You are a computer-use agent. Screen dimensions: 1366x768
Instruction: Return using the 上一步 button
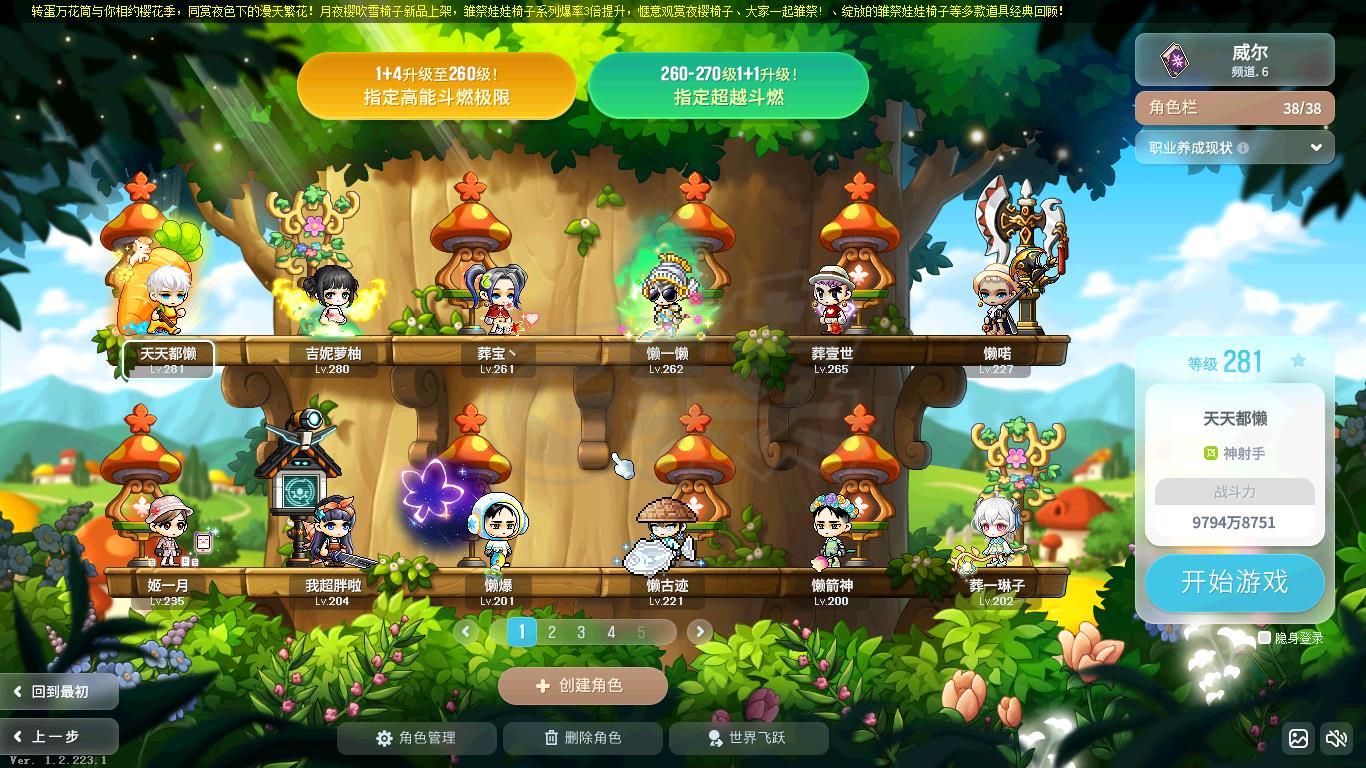point(59,737)
